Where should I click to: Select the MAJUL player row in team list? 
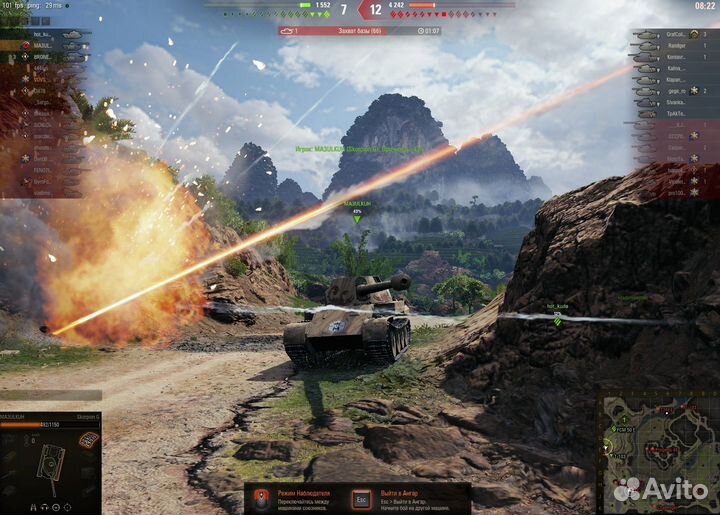tap(45, 46)
